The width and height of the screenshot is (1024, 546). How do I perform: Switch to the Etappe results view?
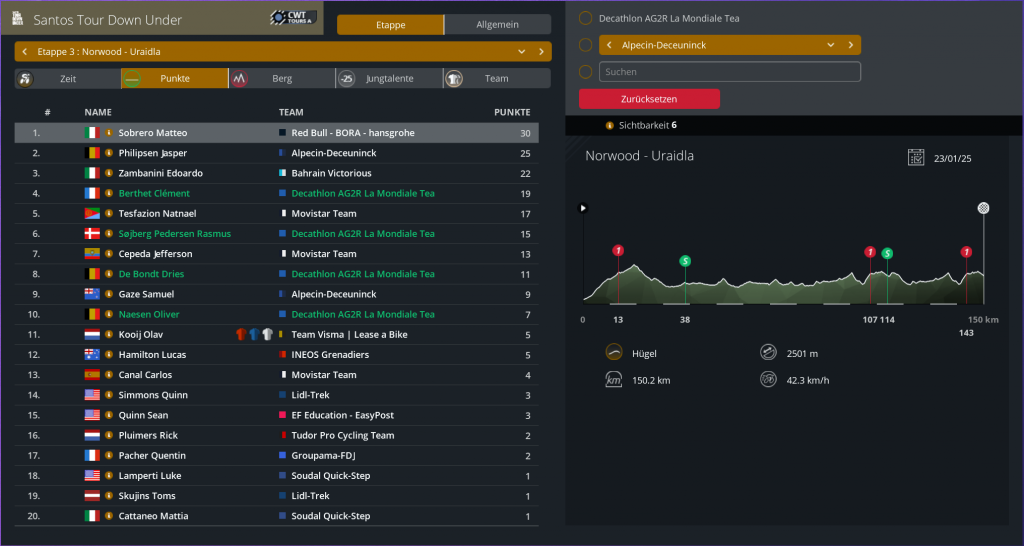(x=390, y=25)
